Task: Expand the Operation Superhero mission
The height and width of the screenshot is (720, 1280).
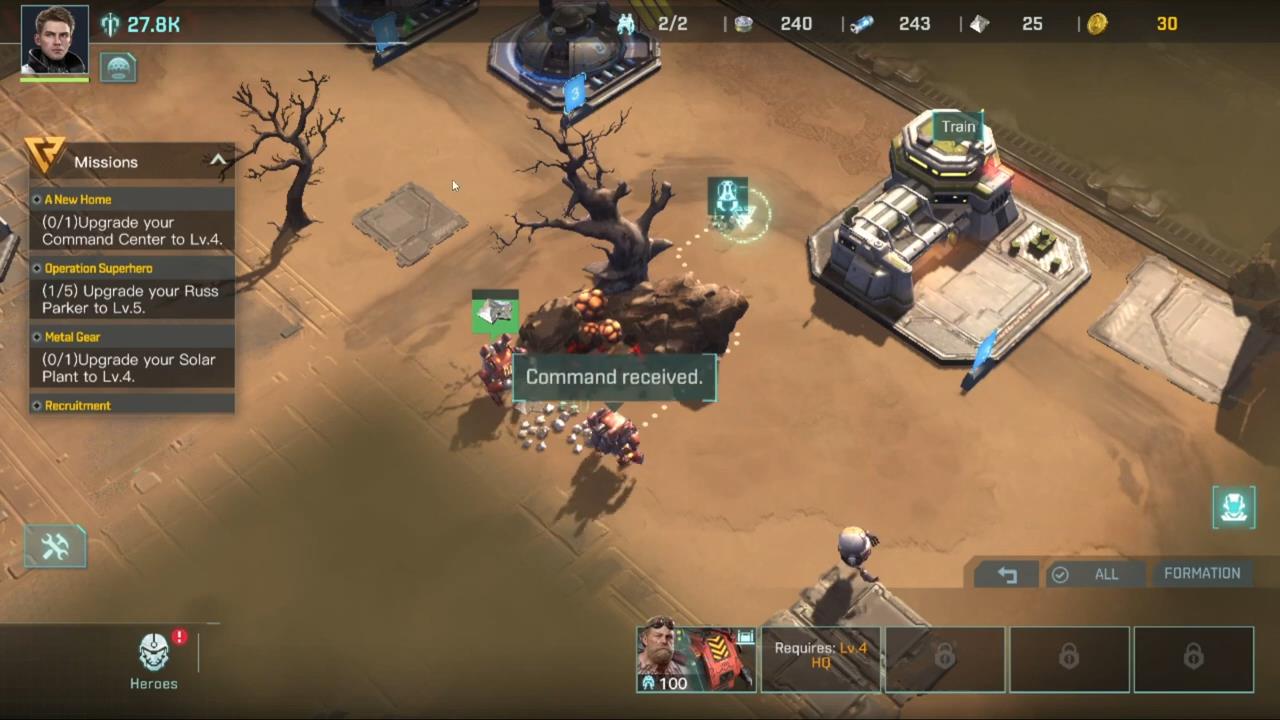Action: click(x=98, y=268)
